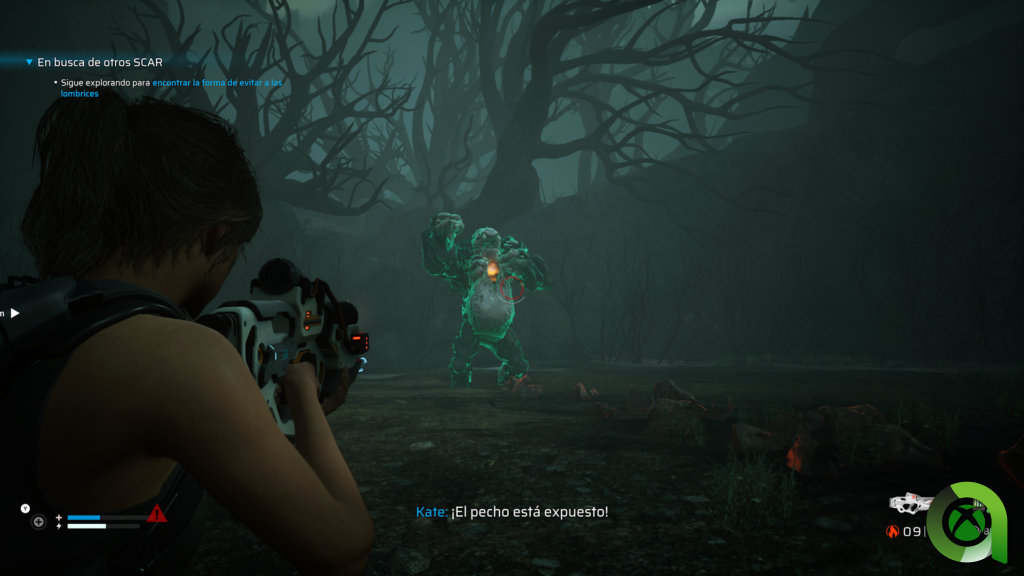
Task: Click the equipped white rifle weapon icon
Action: click(x=911, y=502)
